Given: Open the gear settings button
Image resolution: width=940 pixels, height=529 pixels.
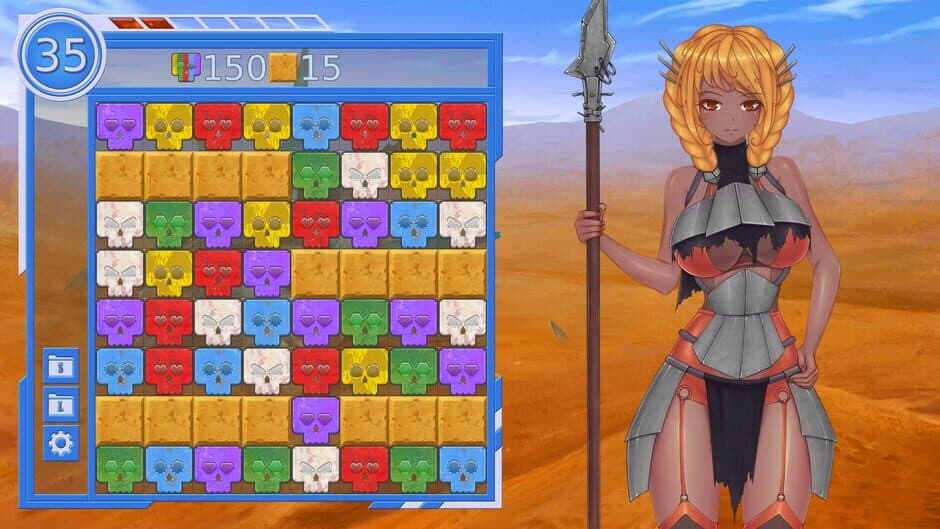Looking at the screenshot, I should point(61,443).
